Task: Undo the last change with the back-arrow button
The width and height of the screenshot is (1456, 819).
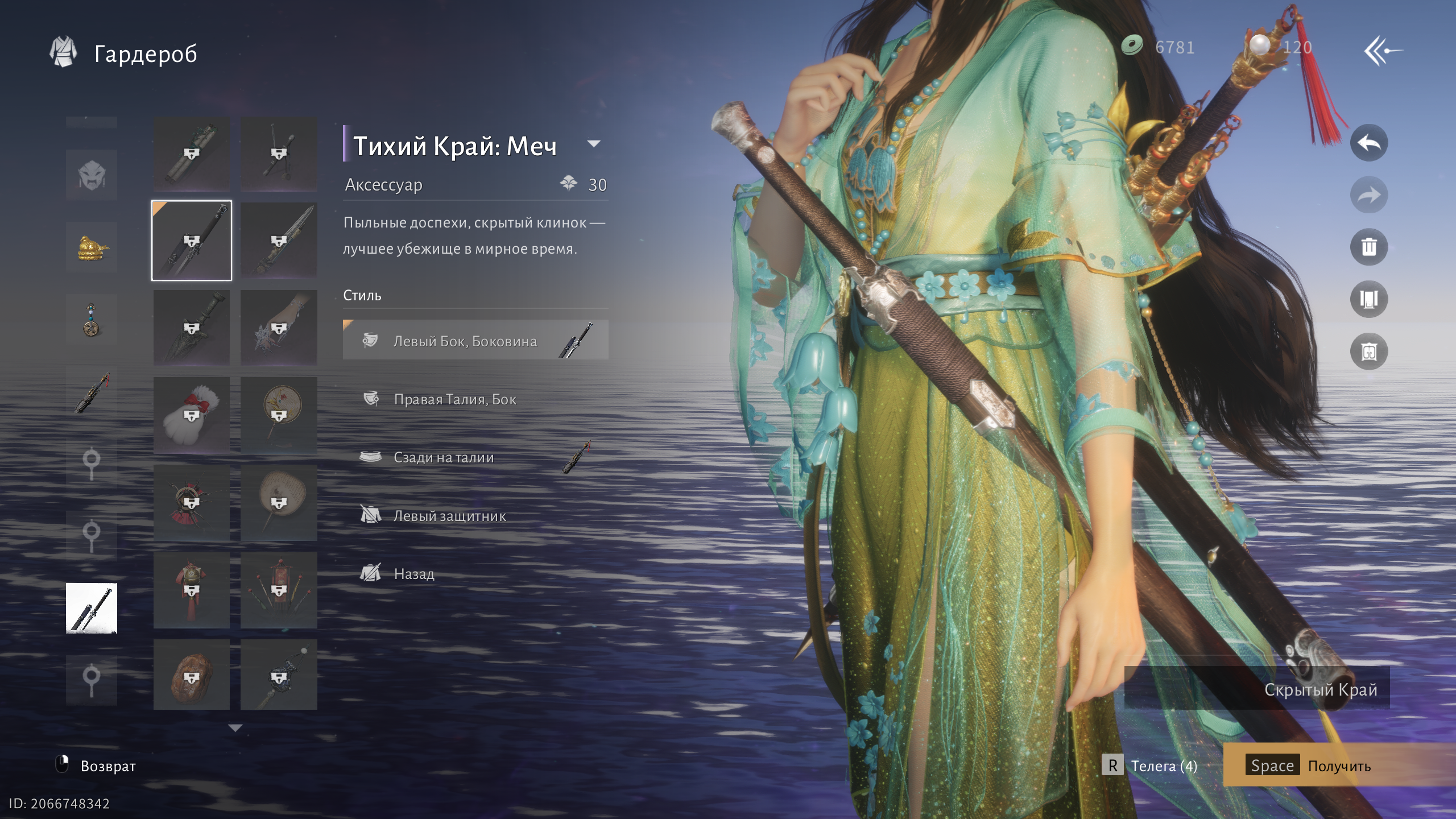Action: [x=1368, y=143]
